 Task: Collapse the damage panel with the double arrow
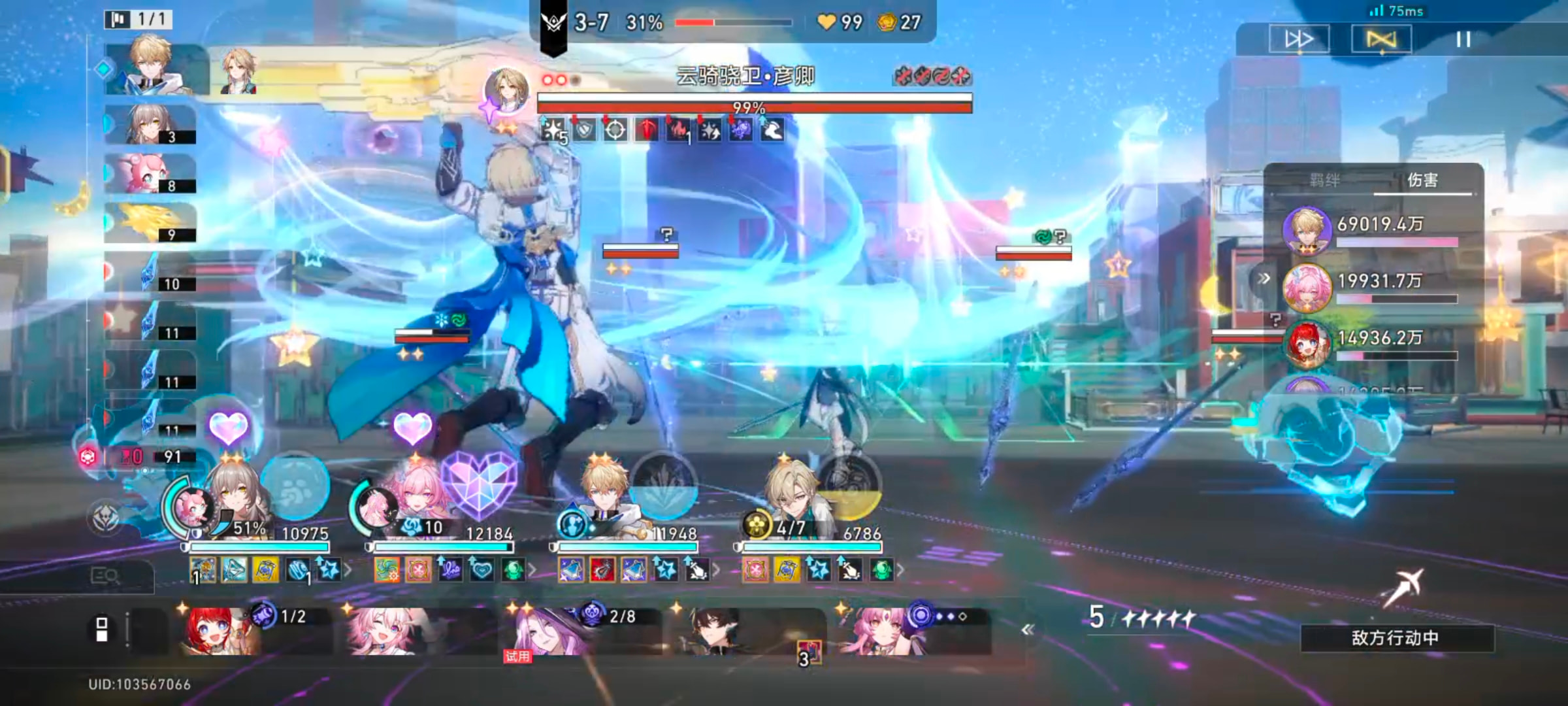(x=1264, y=278)
